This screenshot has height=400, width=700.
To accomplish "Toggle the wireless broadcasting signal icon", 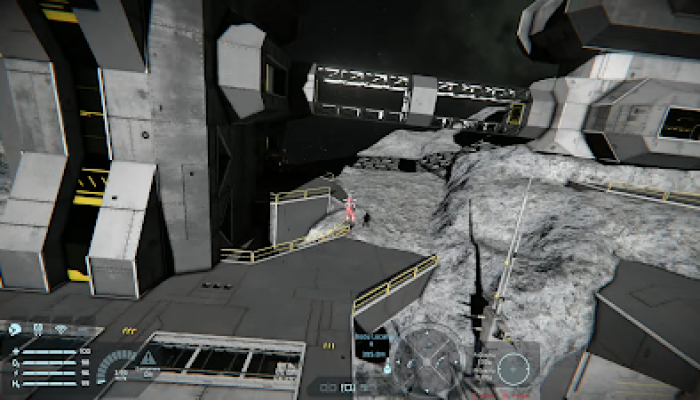I will [61, 328].
